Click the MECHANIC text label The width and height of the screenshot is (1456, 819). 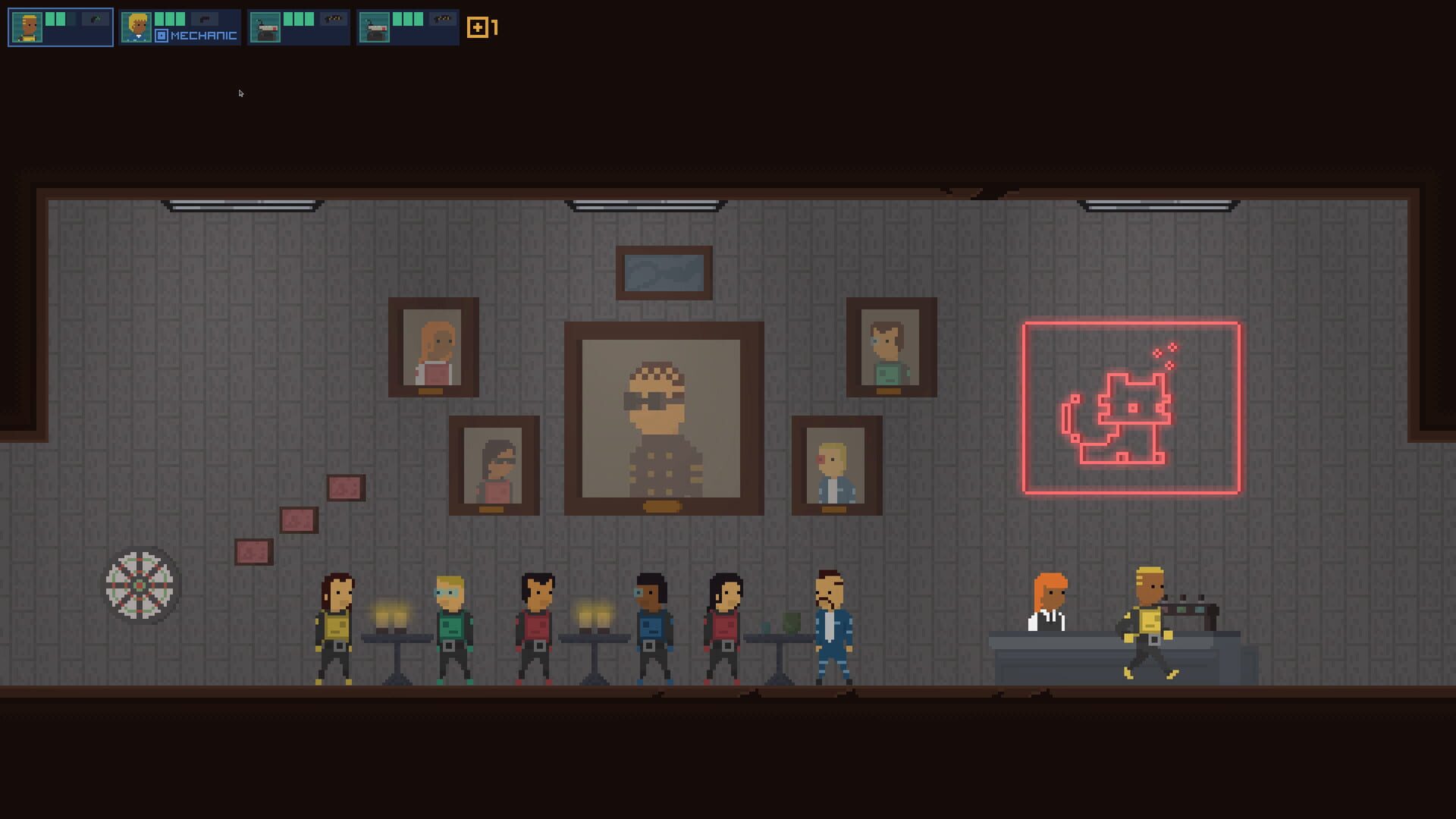click(203, 35)
